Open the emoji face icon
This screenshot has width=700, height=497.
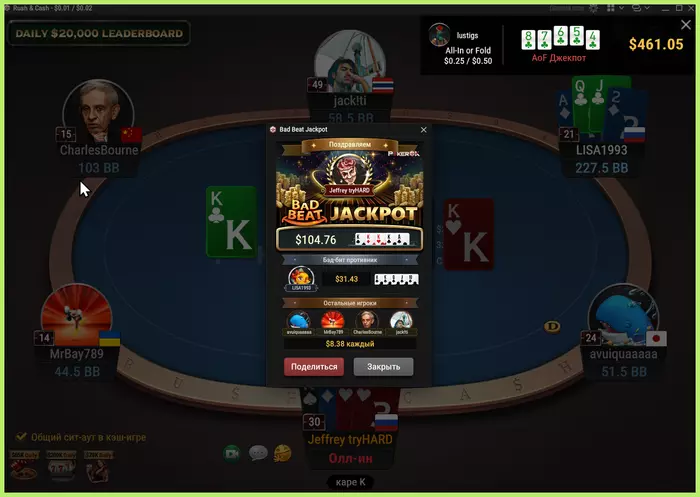coord(282,453)
